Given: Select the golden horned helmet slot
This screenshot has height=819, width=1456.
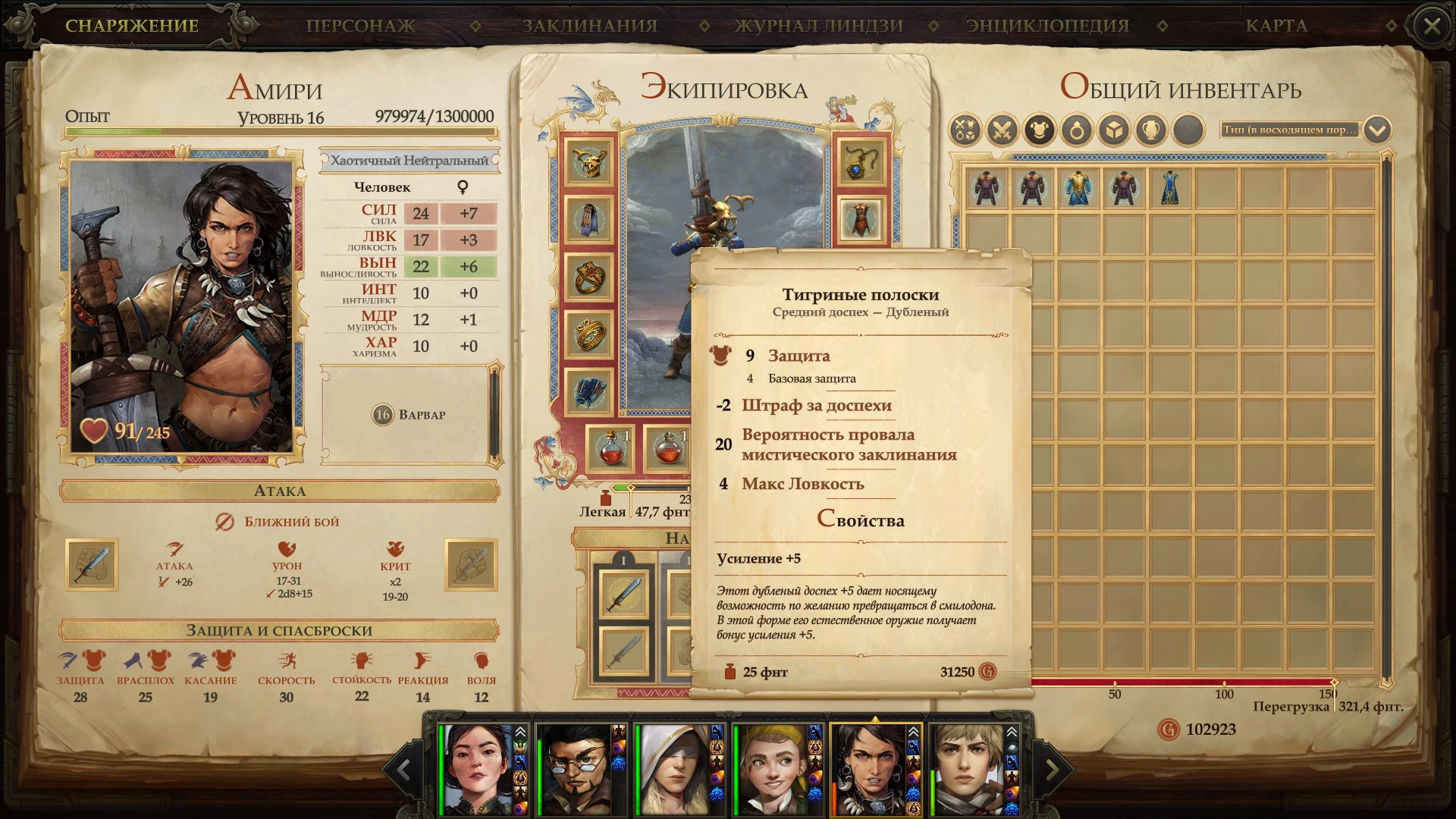Looking at the screenshot, I should [589, 162].
